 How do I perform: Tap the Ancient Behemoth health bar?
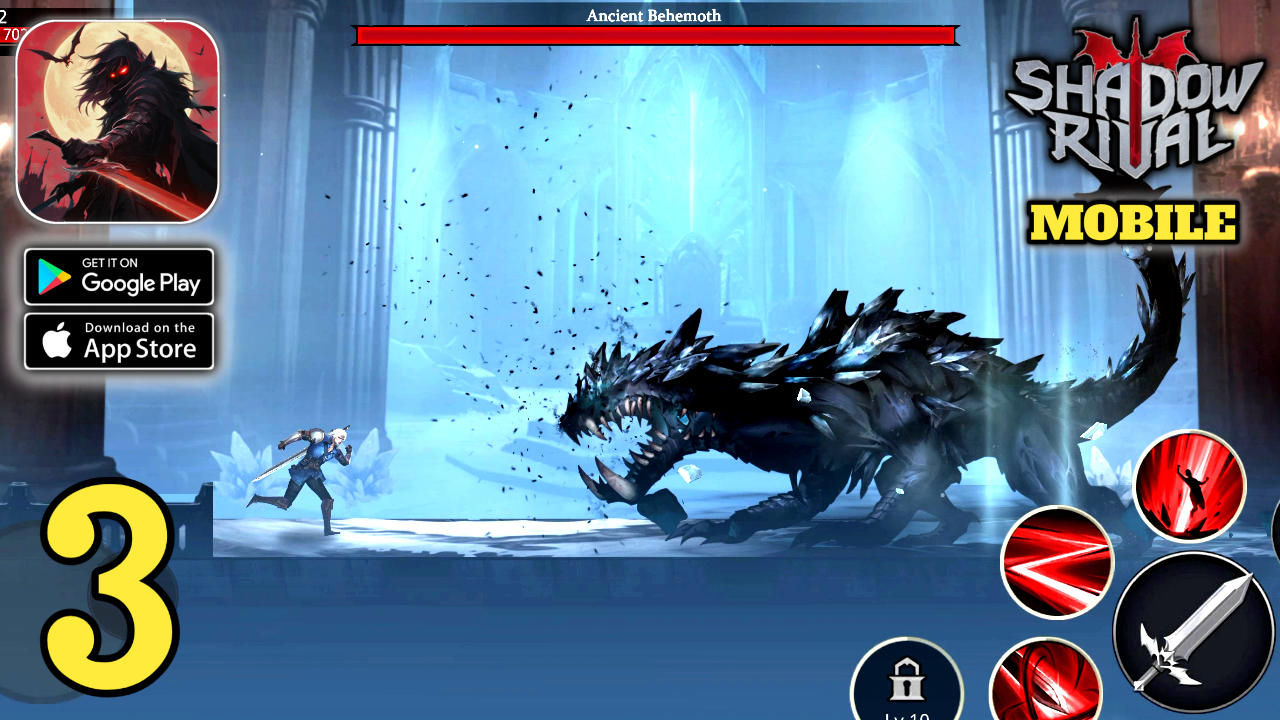click(x=655, y=37)
